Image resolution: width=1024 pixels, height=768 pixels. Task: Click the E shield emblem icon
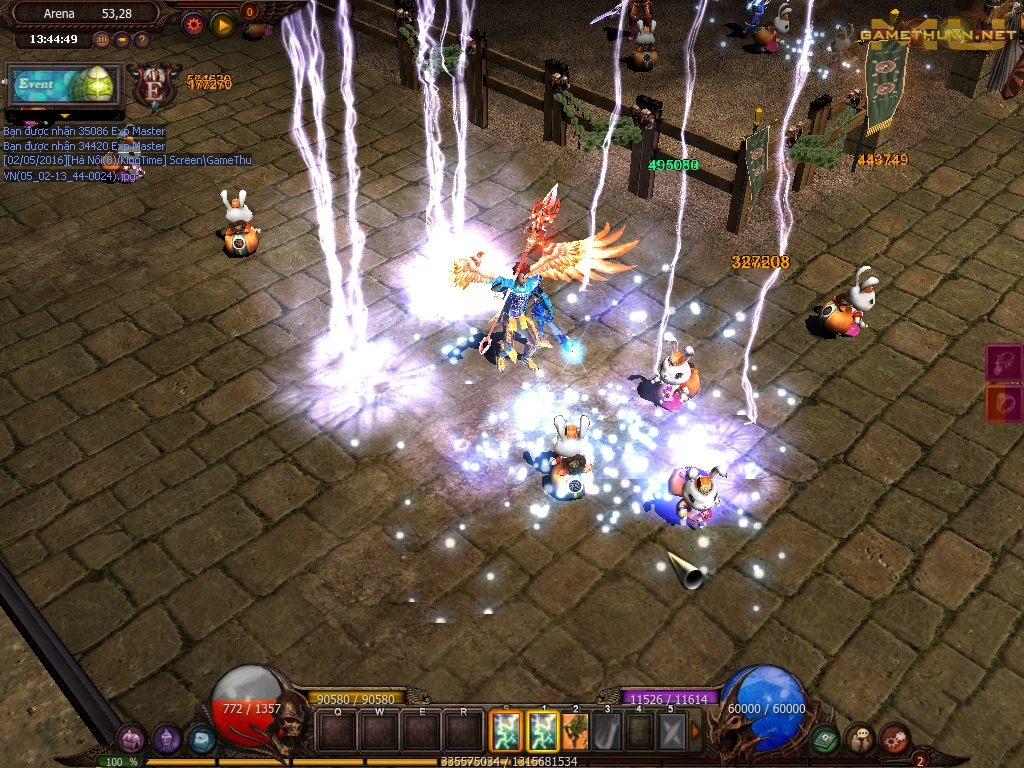click(x=155, y=85)
